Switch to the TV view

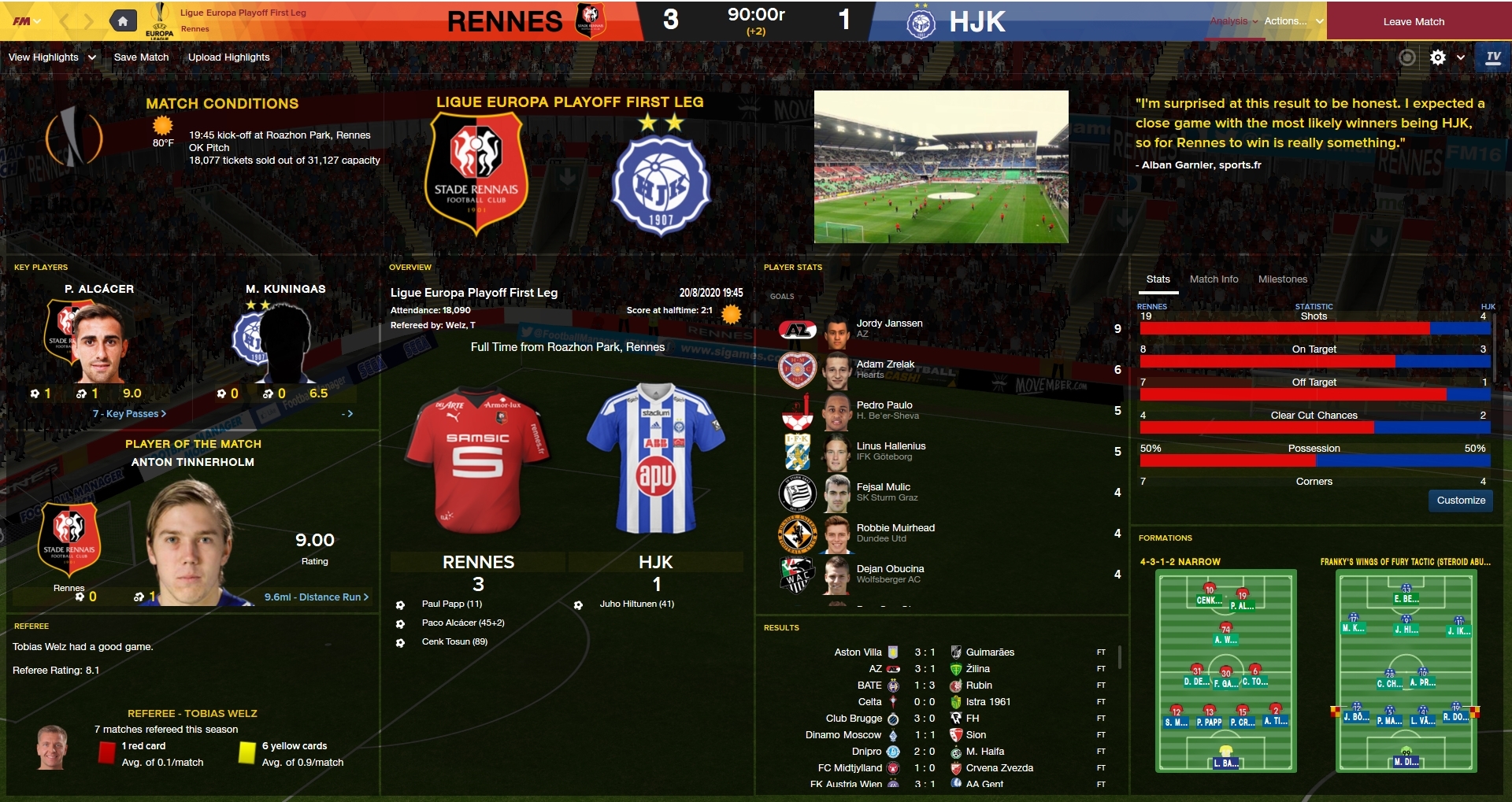pyautogui.click(x=1493, y=57)
